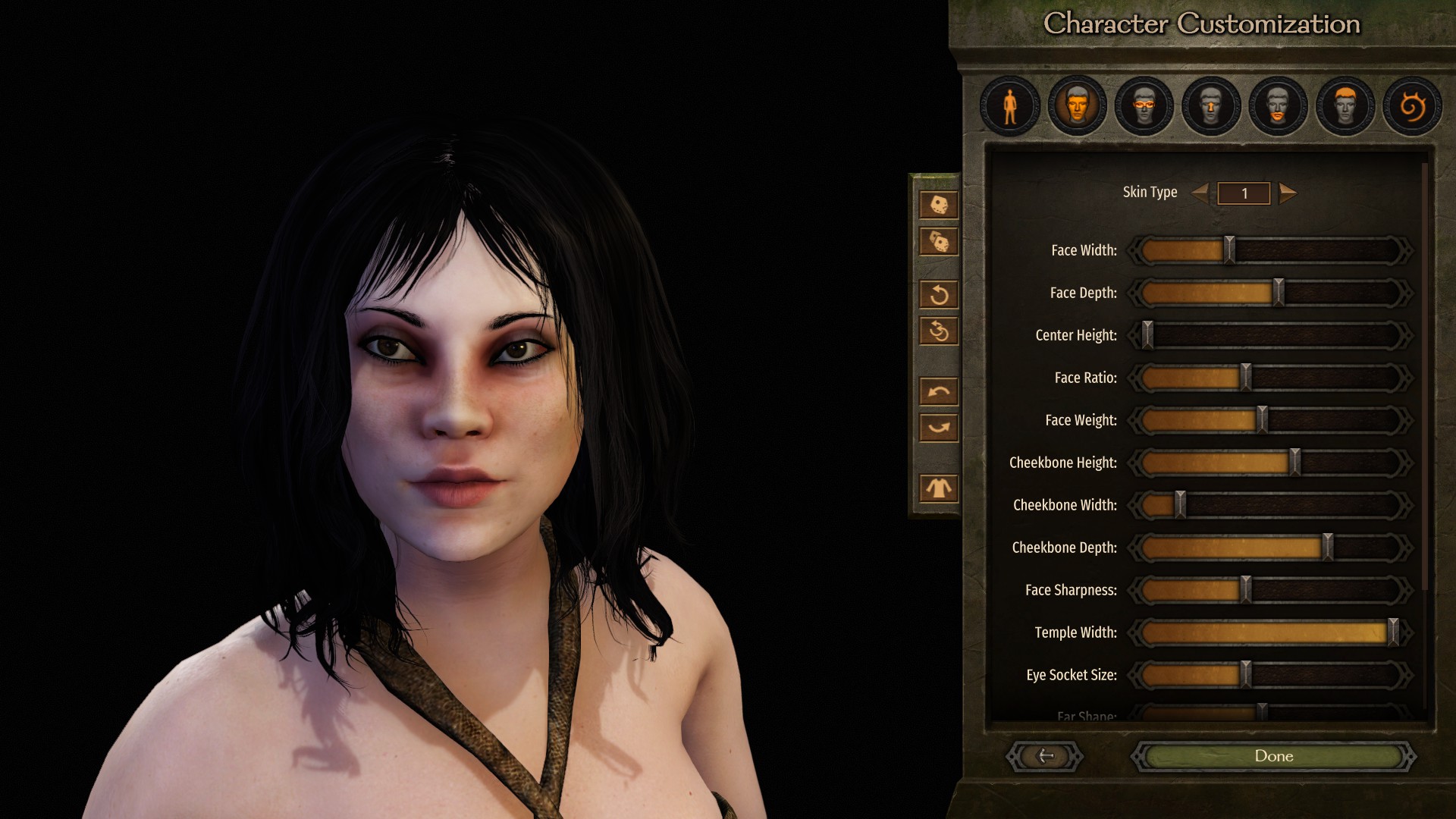This screenshot has width=1456, height=819.
Task: Decrease Skin Type with the left arrow
Action: (1200, 193)
